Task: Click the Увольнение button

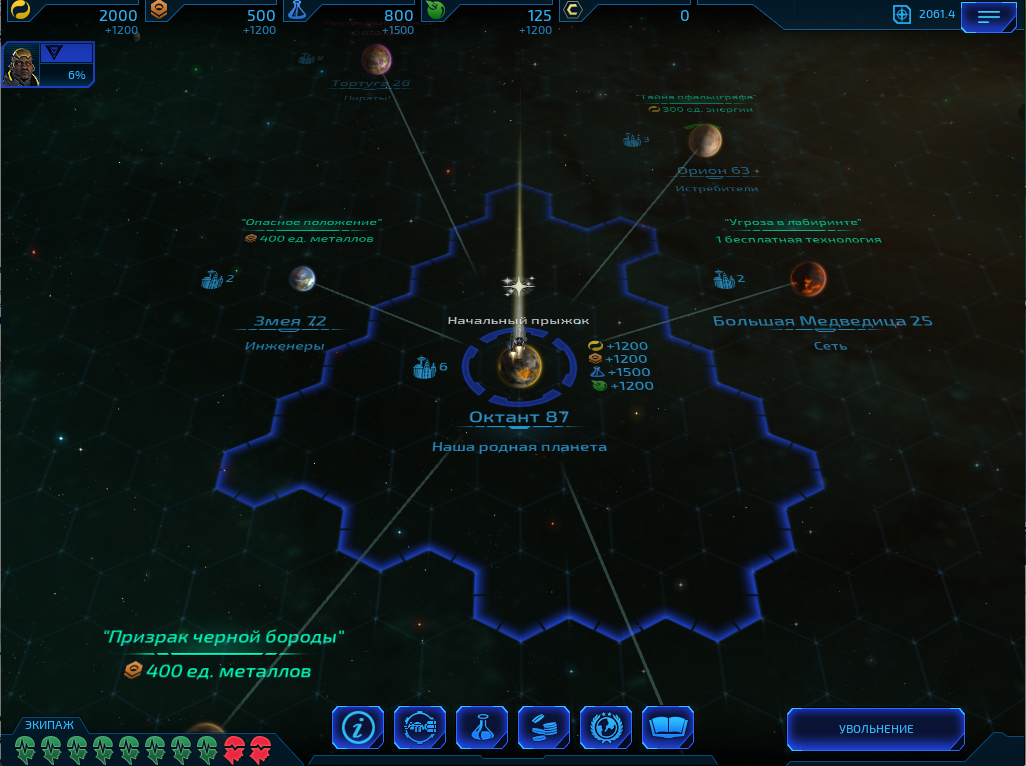Action: (876, 729)
